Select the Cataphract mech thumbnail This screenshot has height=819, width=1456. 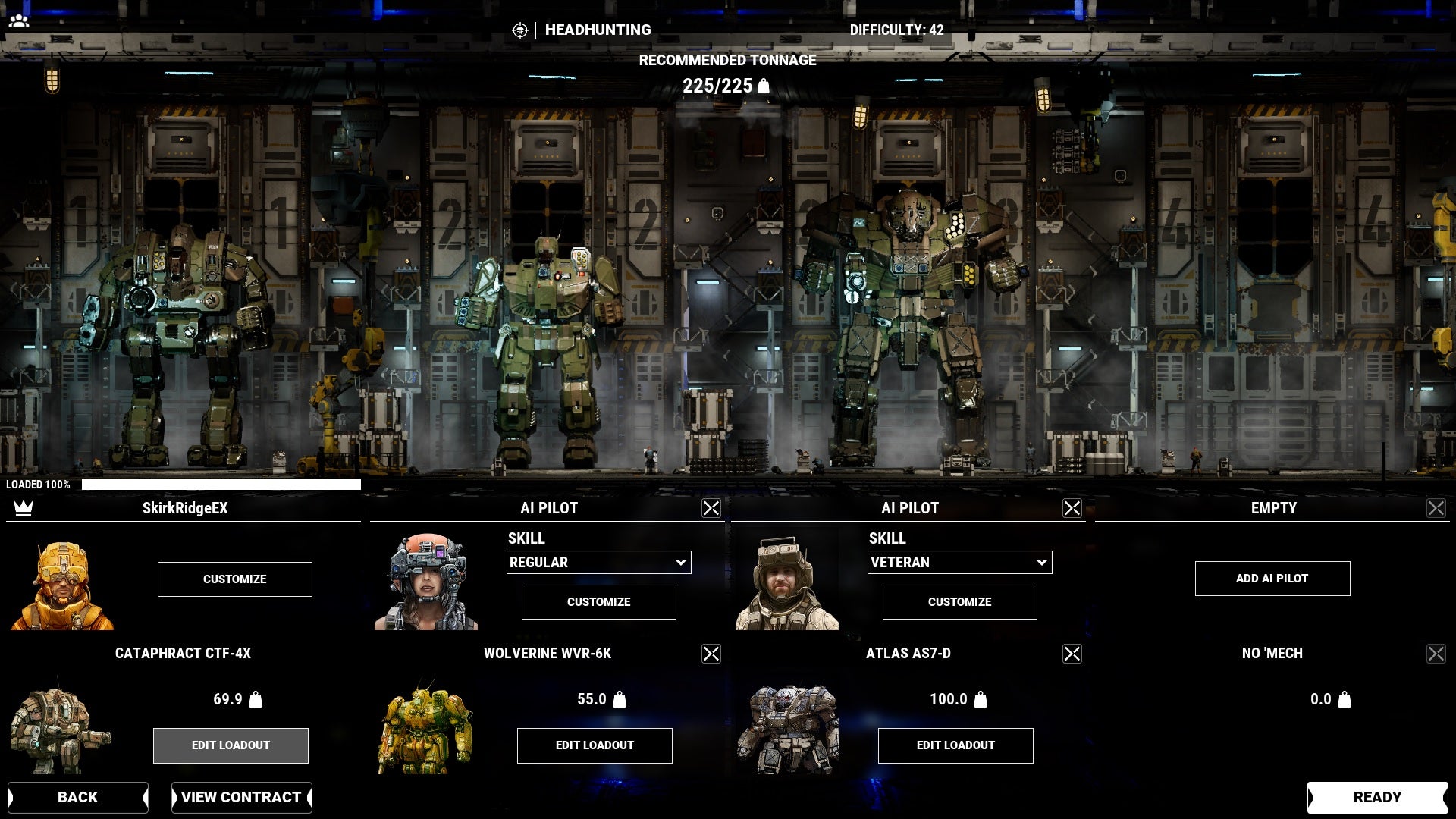(59, 728)
